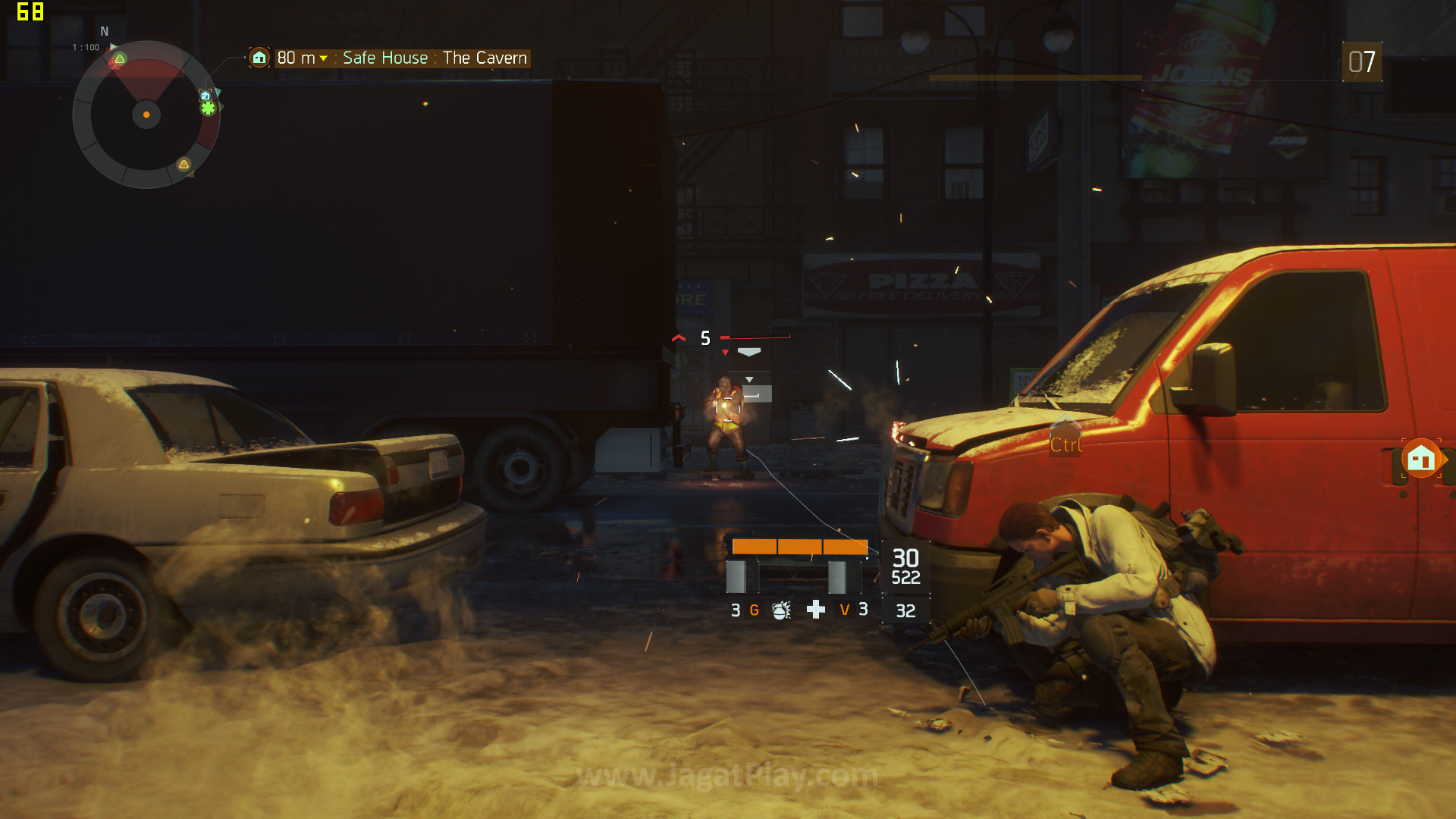Activate the left skill slot
This screenshot has height=819, width=1456.
pyautogui.click(x=741, y=576)
